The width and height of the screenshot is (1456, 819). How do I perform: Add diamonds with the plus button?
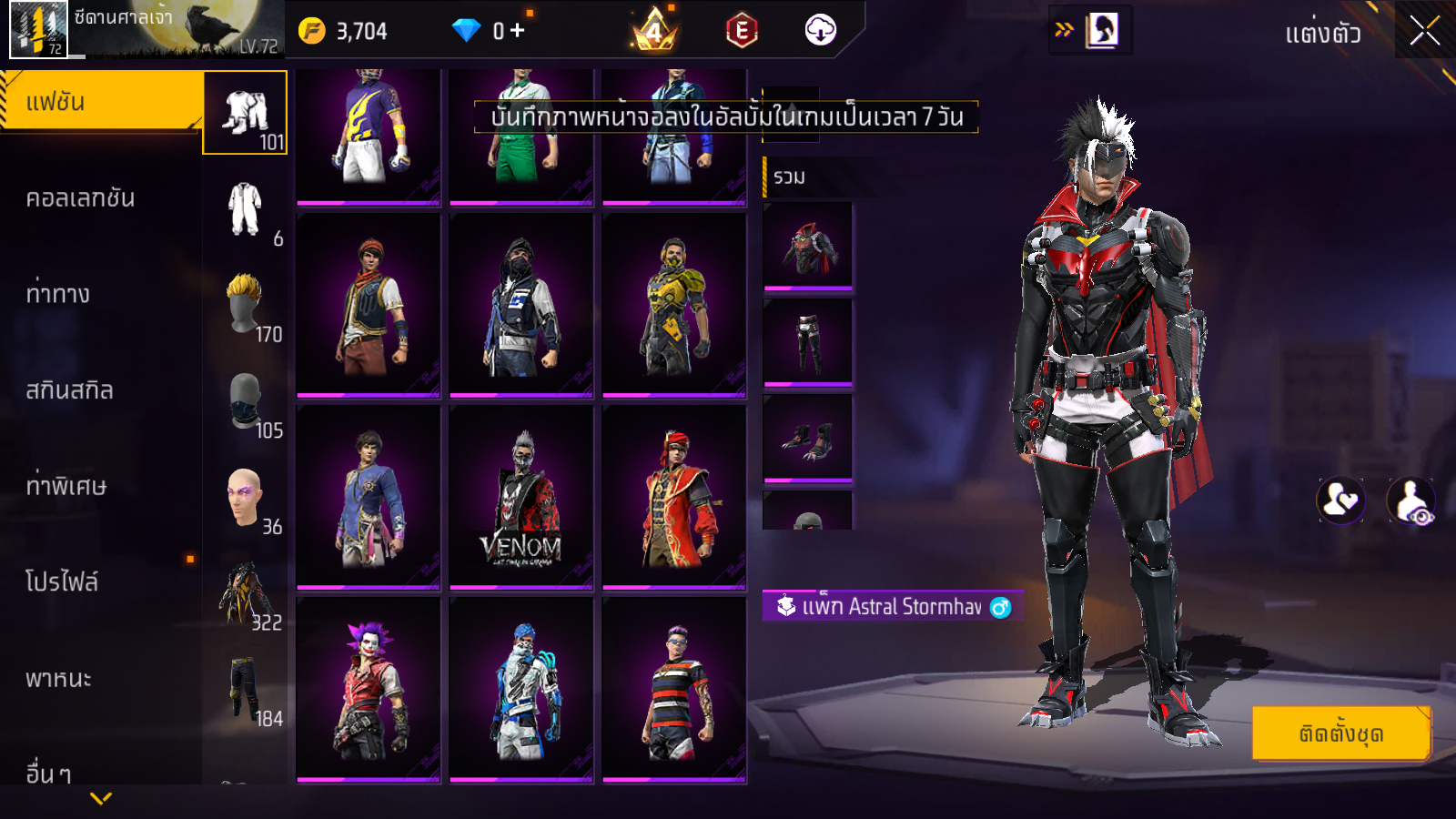(x=518, y=31)
